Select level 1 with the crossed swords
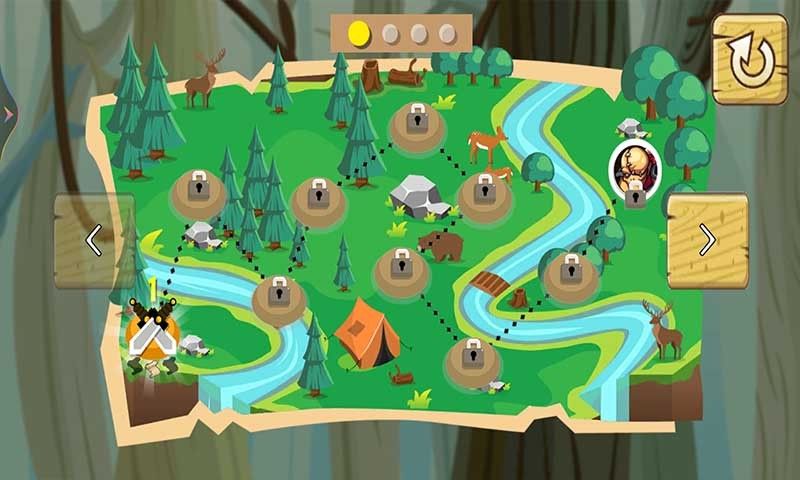 click(153, 331)
